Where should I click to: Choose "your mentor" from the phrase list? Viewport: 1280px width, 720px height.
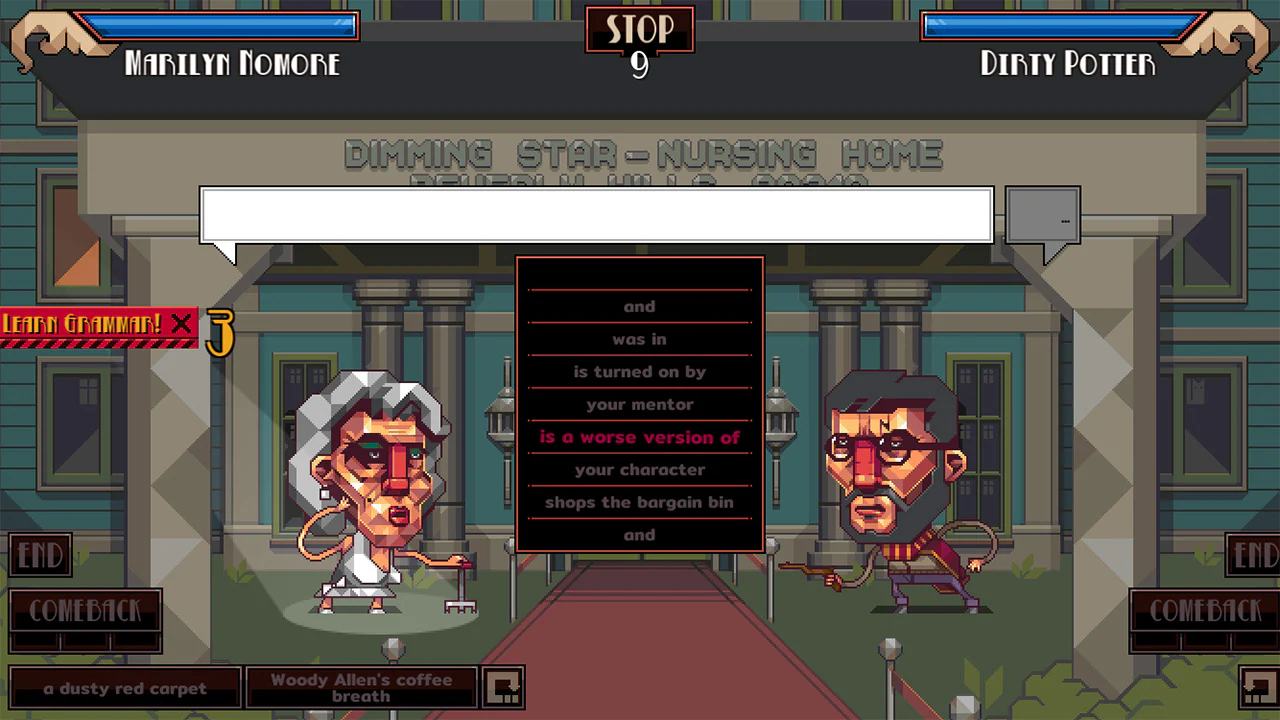[x=639, y=404]
